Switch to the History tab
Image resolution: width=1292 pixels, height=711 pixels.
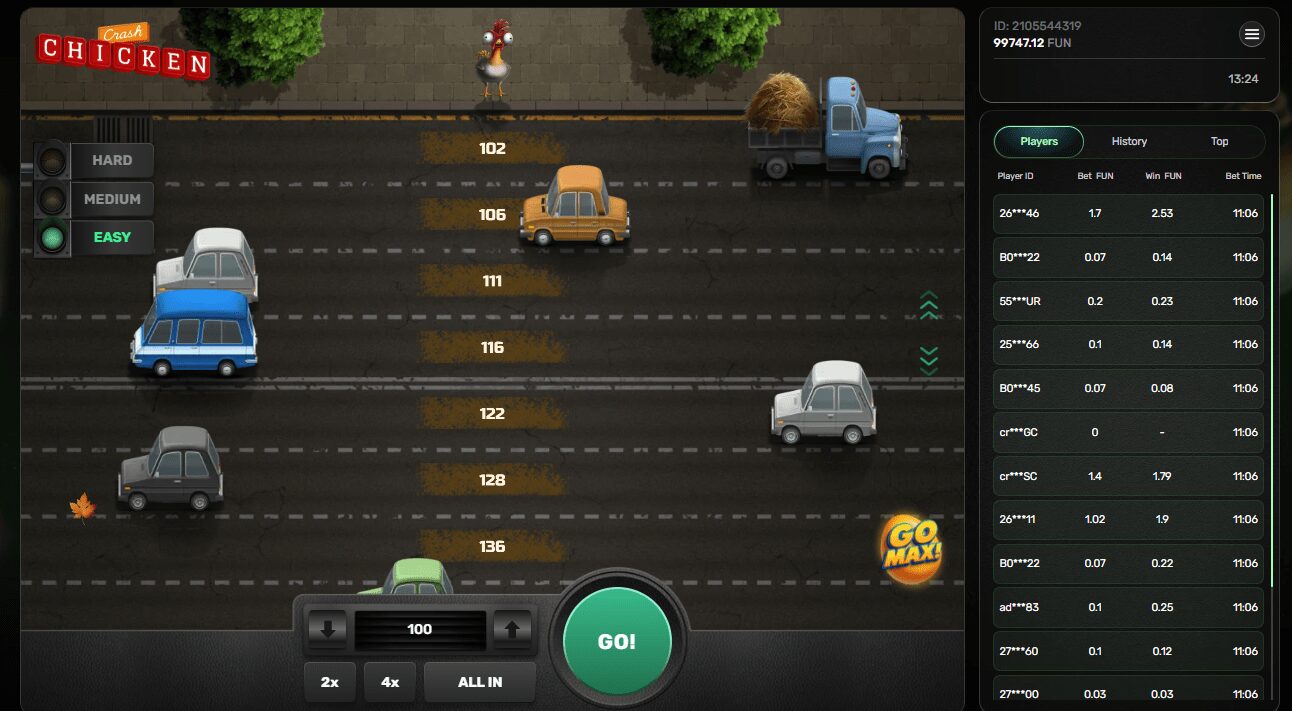[x=1129, y=142]
